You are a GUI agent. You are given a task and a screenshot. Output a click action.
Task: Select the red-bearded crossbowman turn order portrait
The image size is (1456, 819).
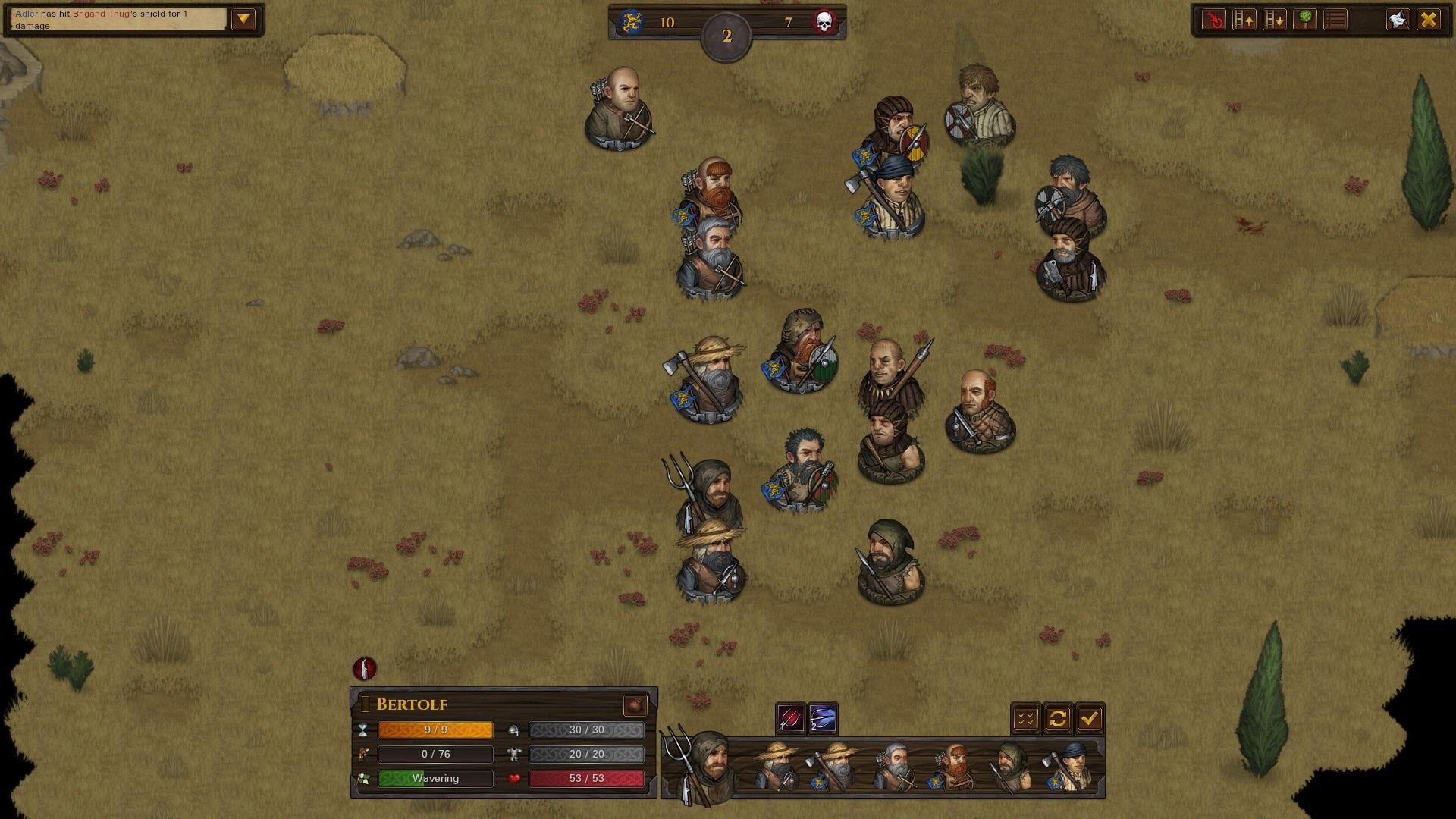pos(952,767)
